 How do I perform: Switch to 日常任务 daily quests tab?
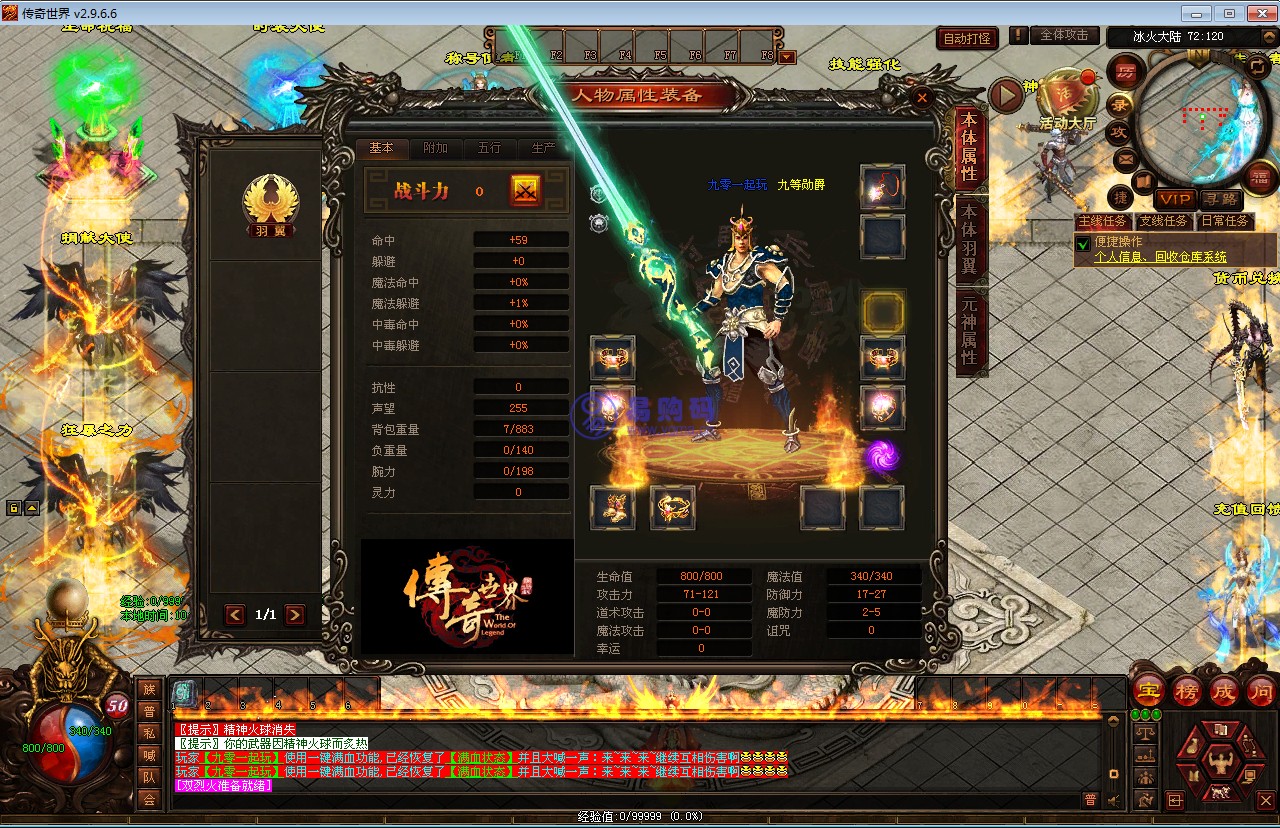tap(1224, 221)
